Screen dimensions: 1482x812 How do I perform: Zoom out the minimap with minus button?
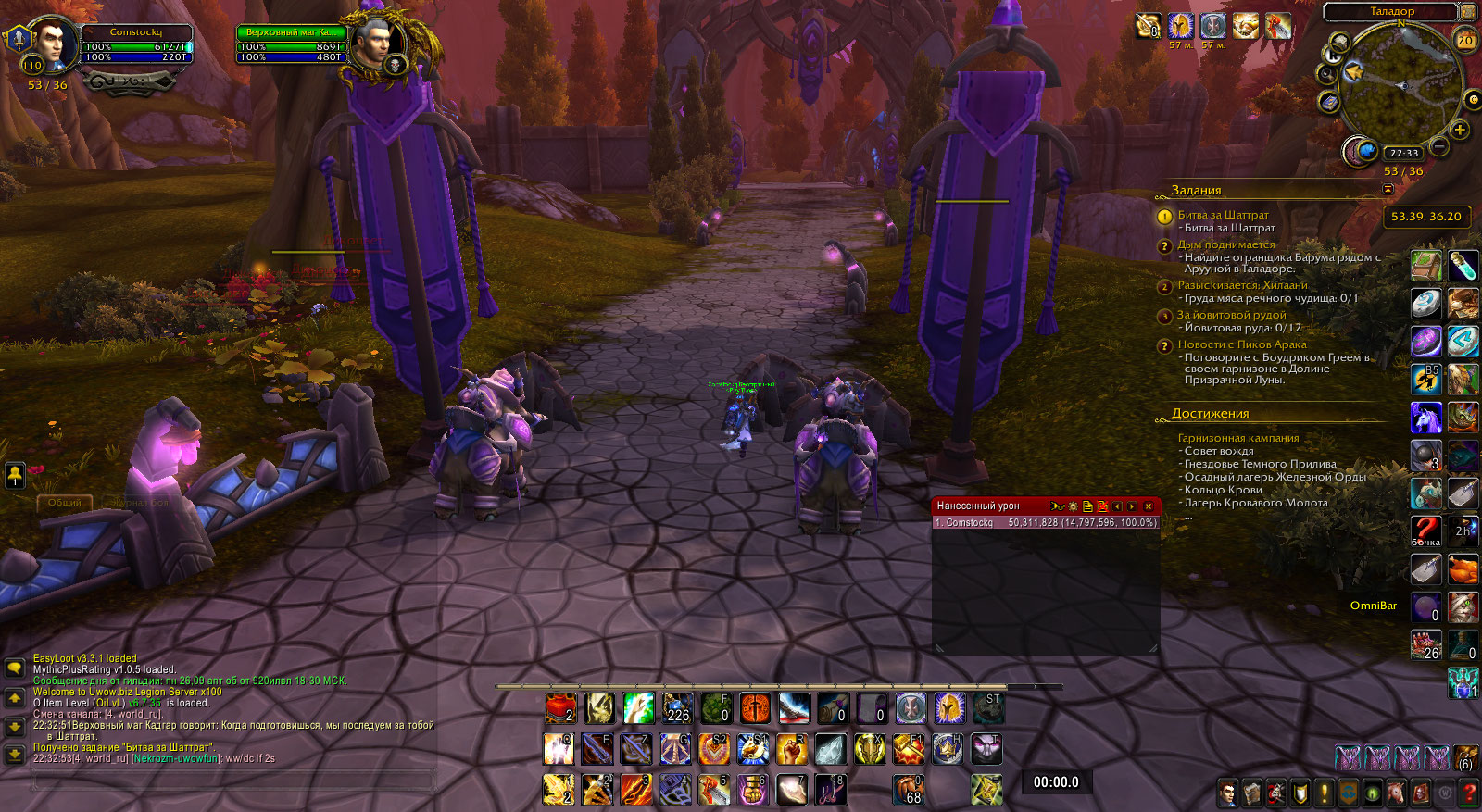(1439, 146)
